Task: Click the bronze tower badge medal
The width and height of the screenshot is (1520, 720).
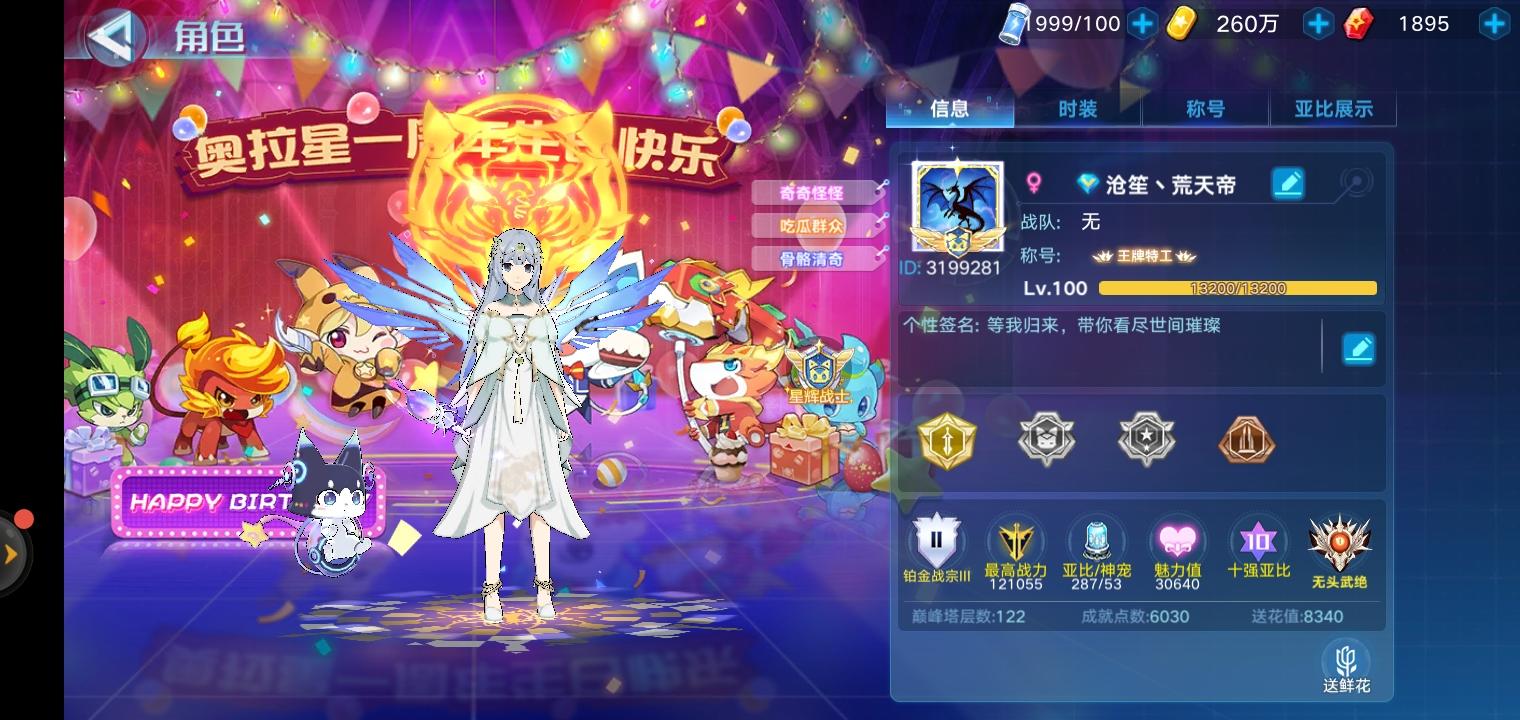Action: point(1247,438)
